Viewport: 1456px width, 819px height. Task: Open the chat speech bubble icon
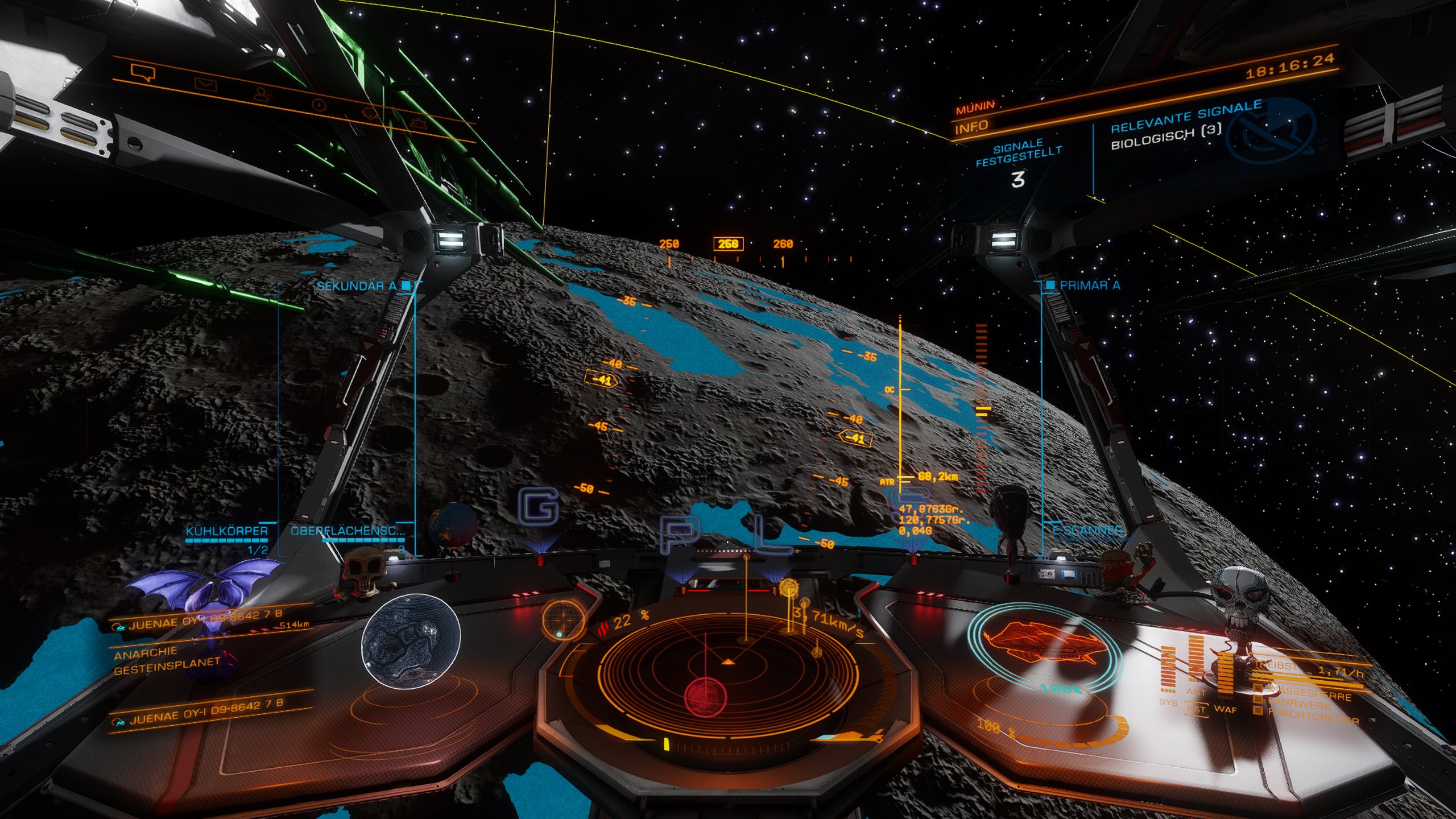143,73
